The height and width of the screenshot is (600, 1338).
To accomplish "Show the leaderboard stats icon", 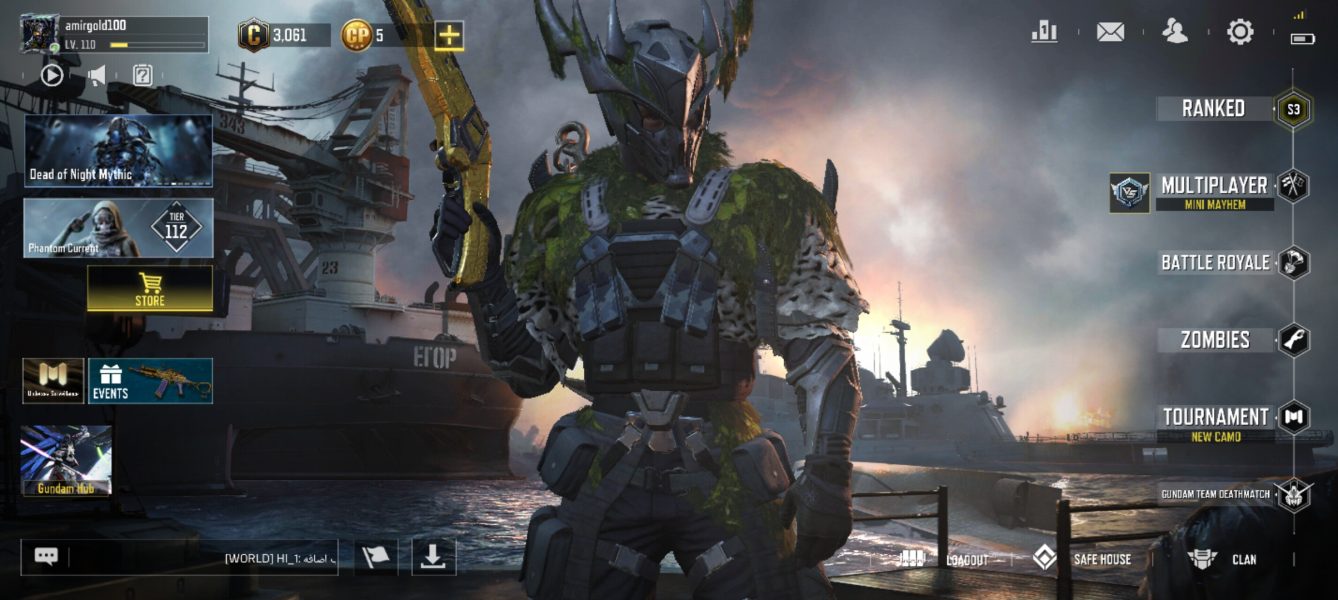I will pos(1044,32).
